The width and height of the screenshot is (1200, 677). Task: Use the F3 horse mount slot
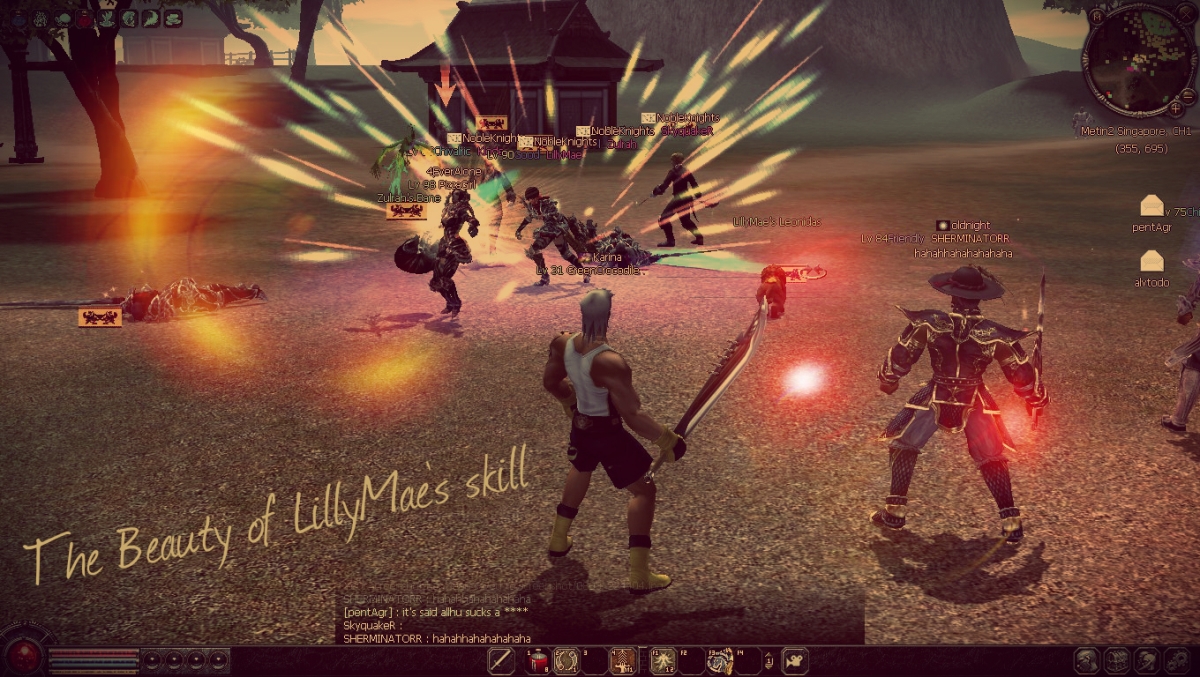(x=720, y=661)
